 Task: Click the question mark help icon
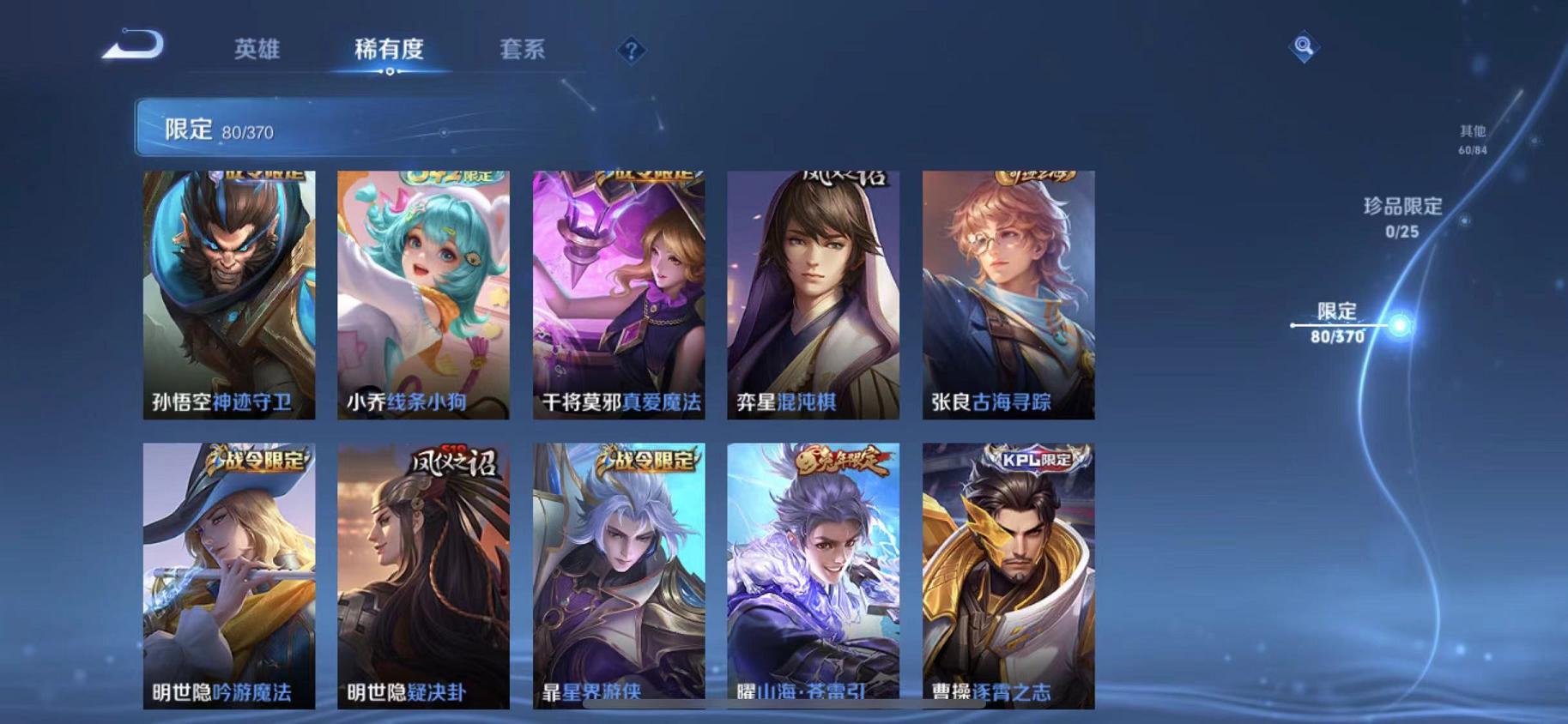point(631,51)
